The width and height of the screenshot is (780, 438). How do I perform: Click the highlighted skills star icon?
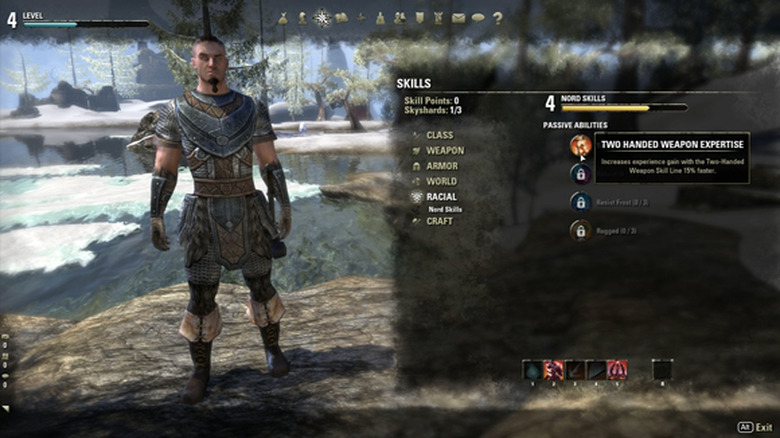[x=321, y=17]
